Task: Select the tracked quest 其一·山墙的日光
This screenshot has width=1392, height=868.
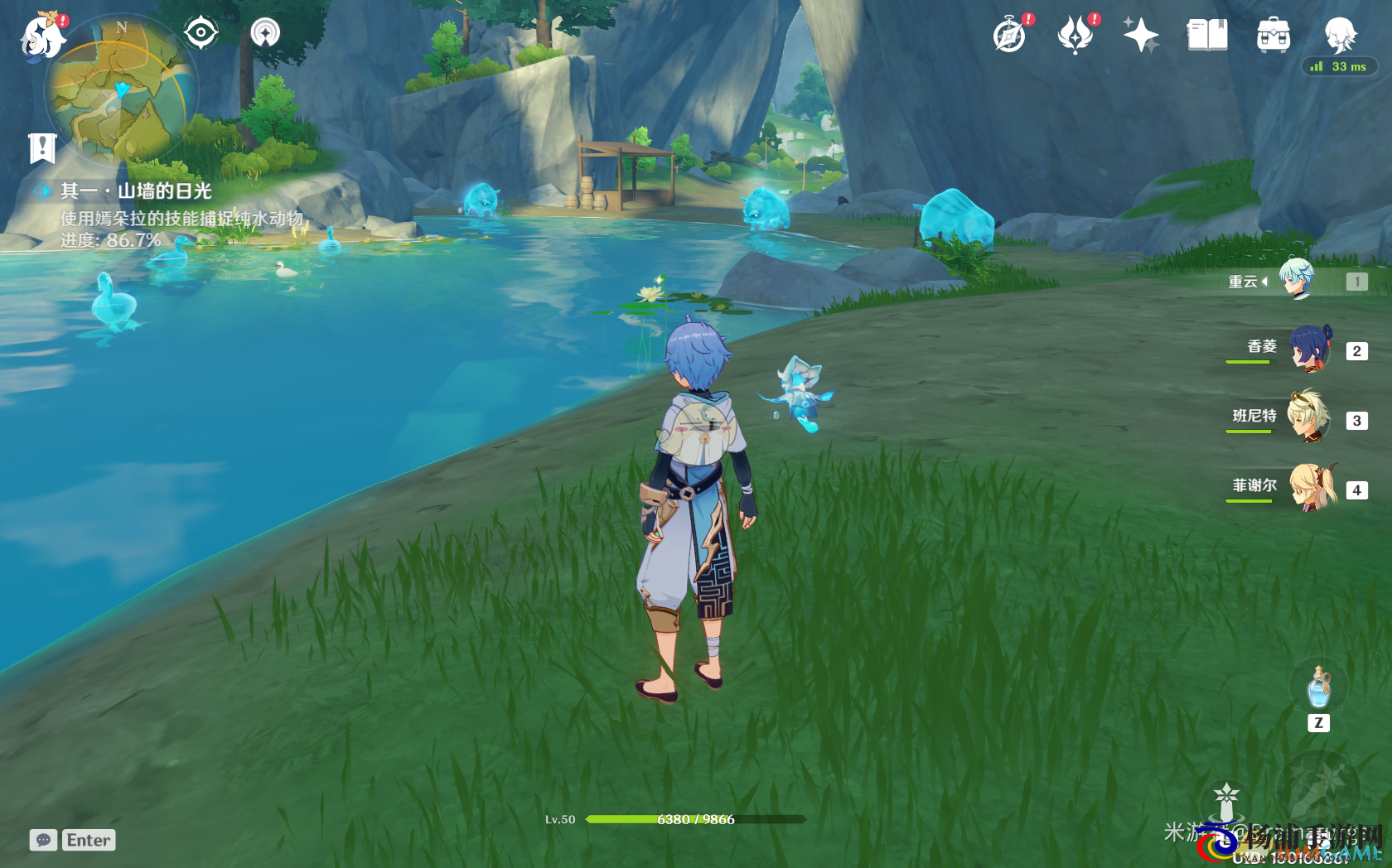Action: coord(135,191)
